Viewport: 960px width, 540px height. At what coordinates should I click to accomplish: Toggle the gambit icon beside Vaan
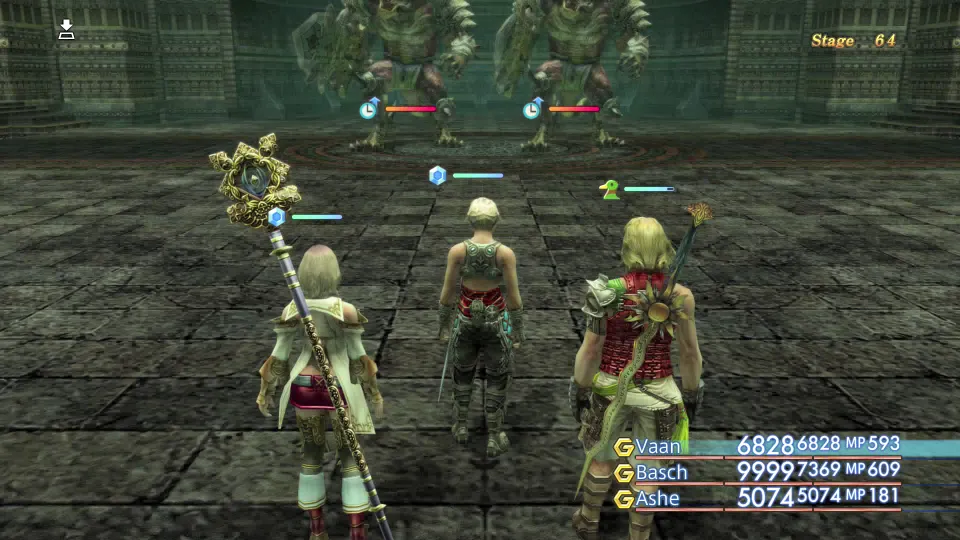[624, 447]
